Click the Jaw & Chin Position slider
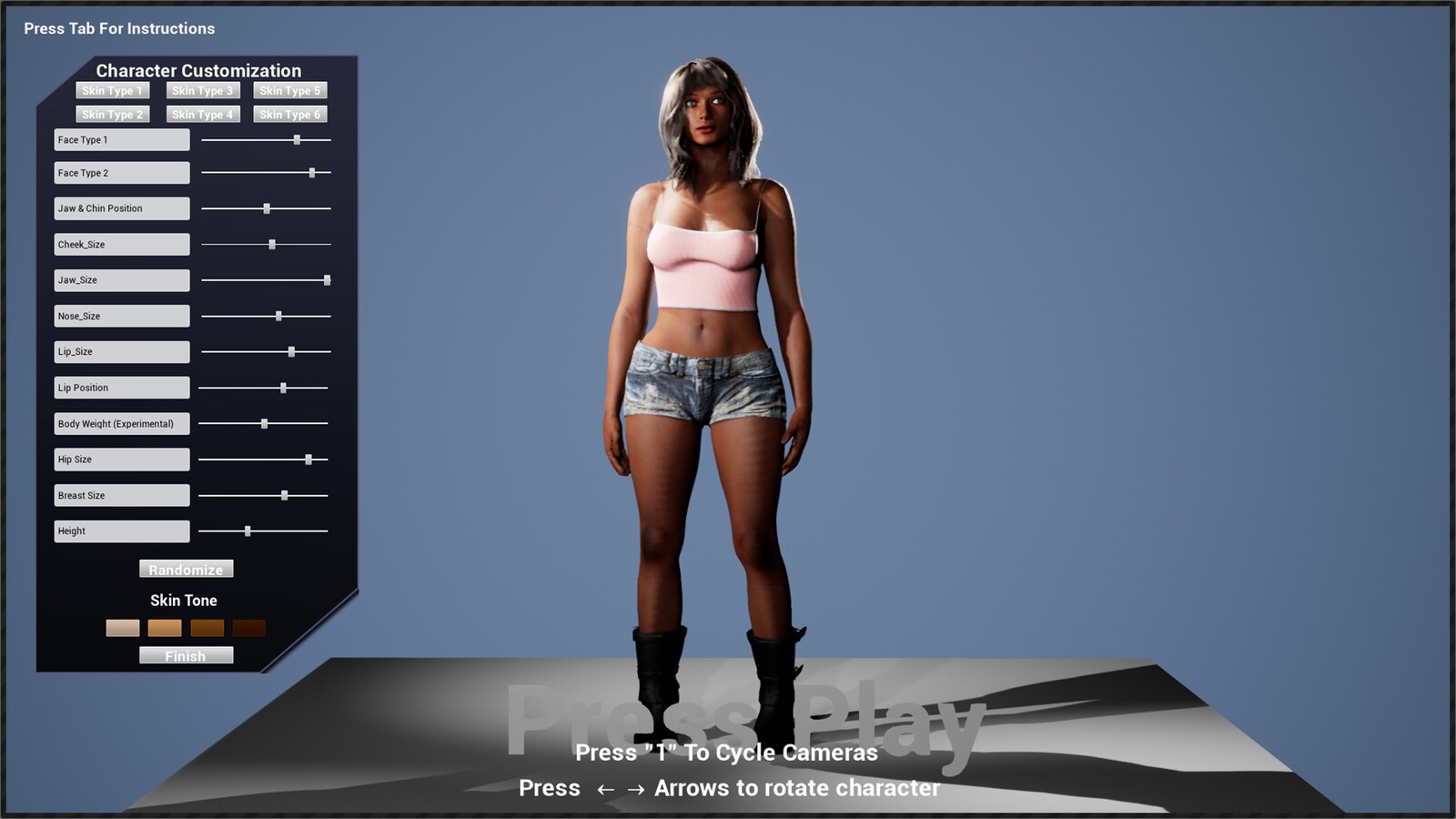 point(266,207)
